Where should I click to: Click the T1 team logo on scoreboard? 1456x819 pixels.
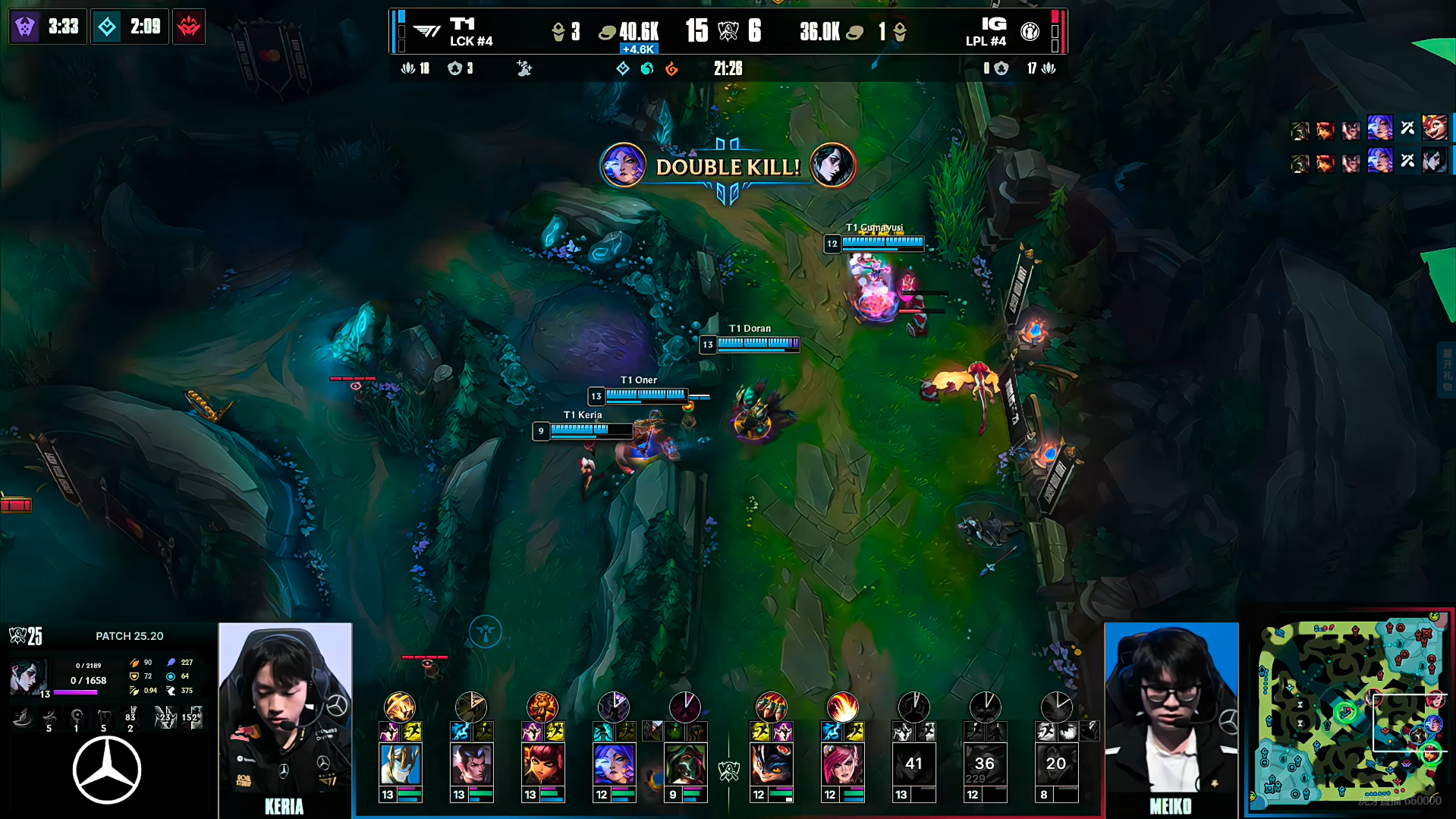pyautogui.click(x=427, y=31)
